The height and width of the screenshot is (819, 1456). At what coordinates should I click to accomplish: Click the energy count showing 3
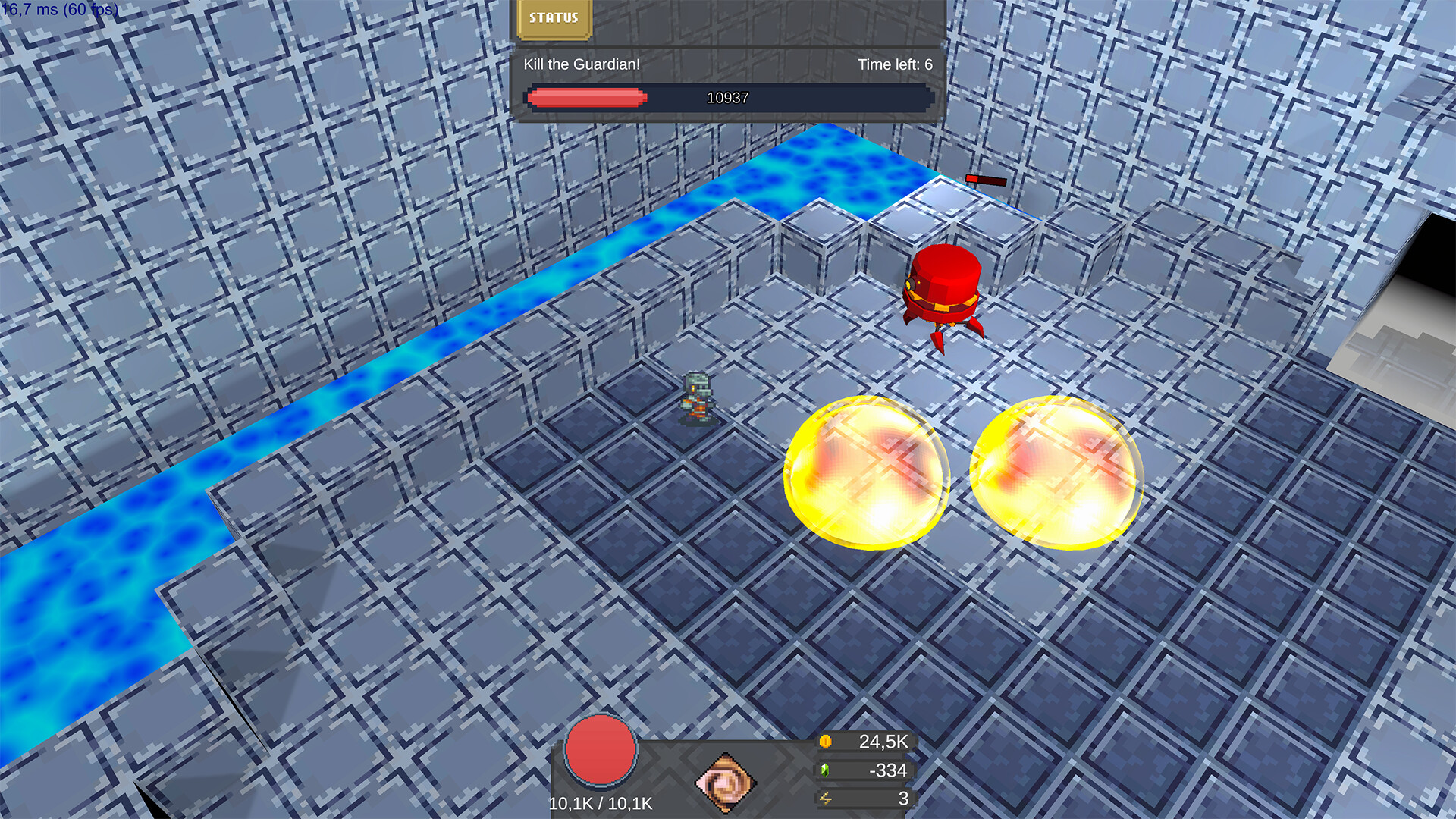pyautogui.click(x=902, y=797)
